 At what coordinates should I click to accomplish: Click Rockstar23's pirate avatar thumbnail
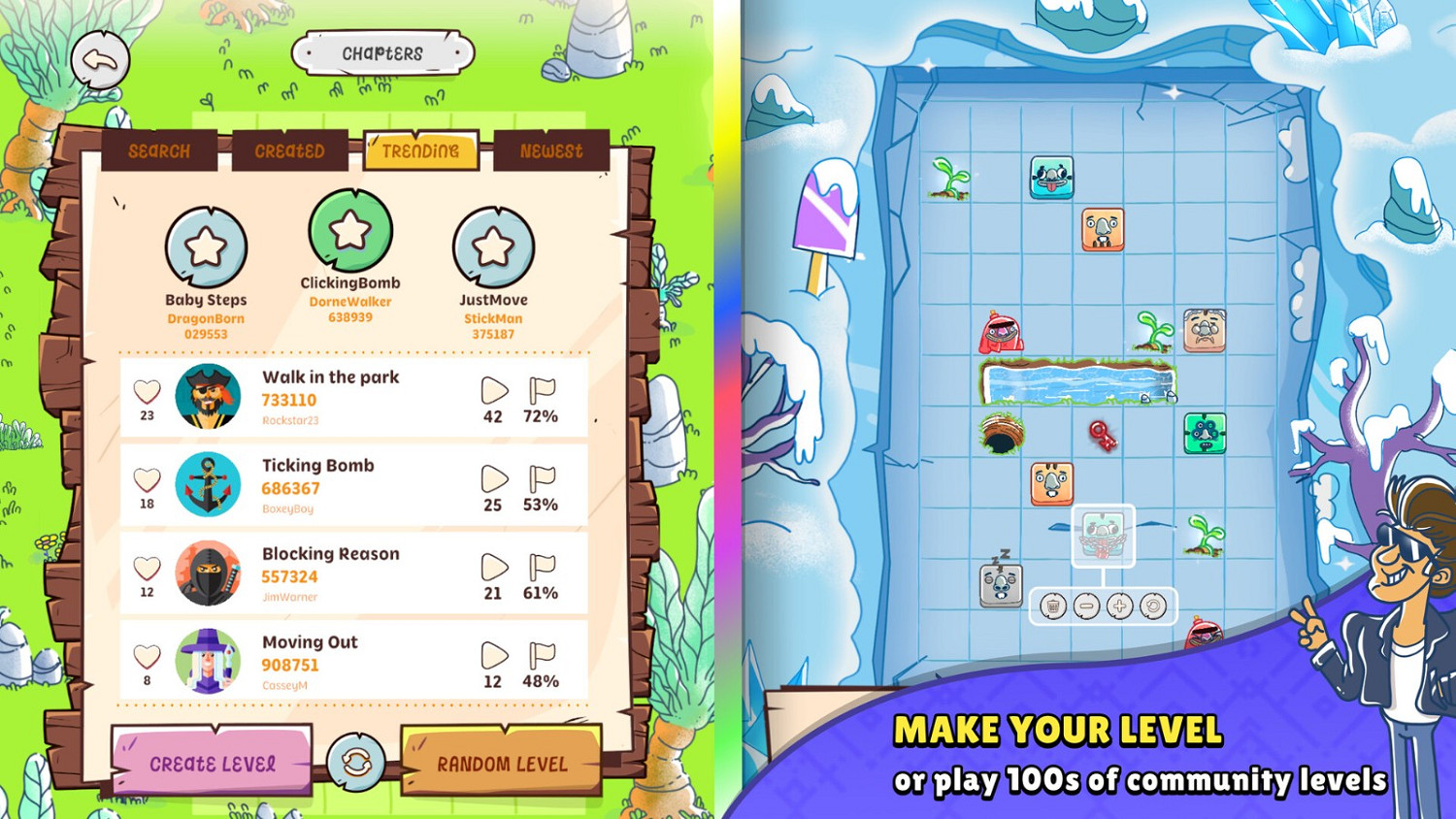(207, 396)
